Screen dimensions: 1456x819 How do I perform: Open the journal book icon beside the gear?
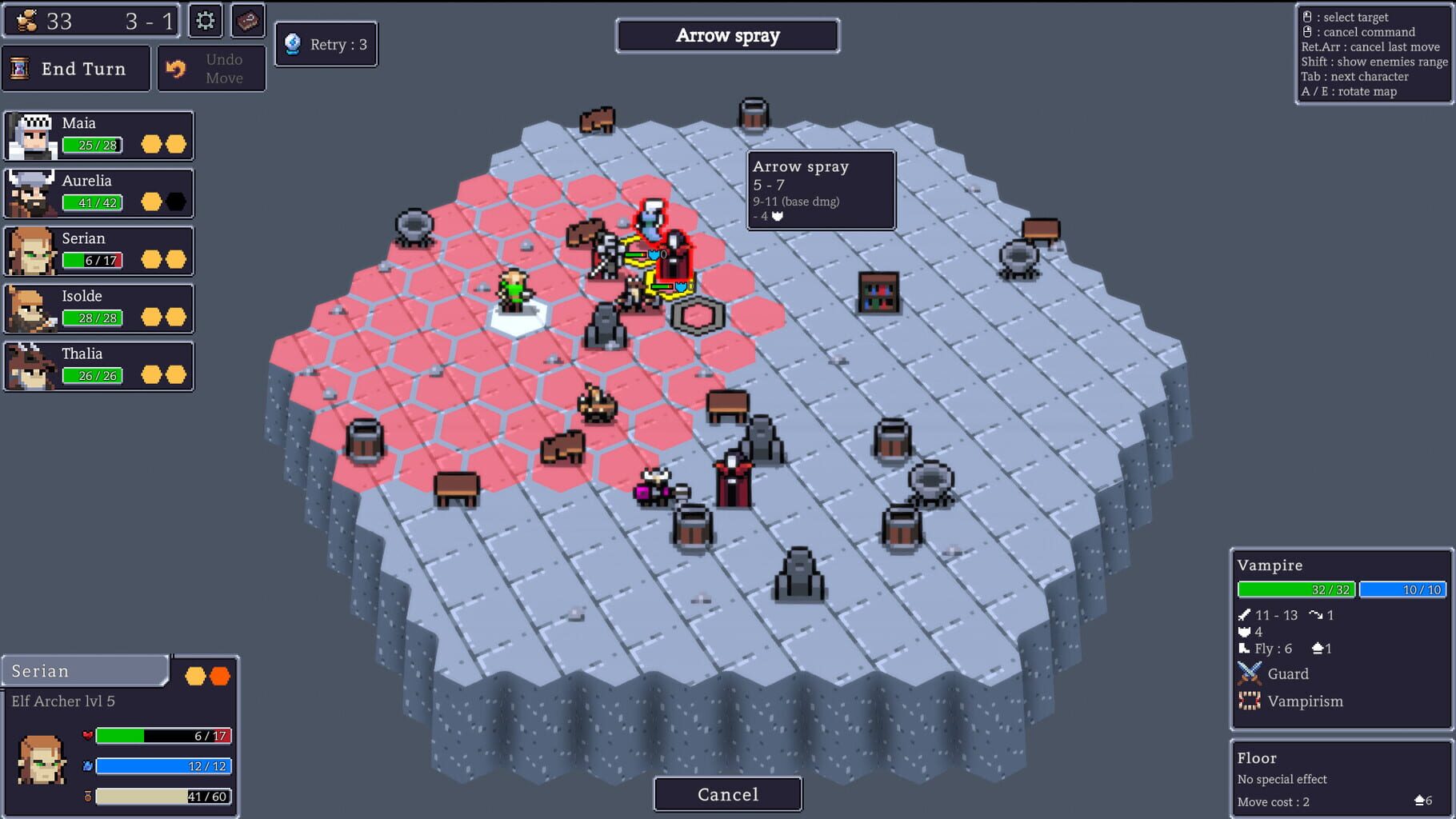(x=247, y=22)
